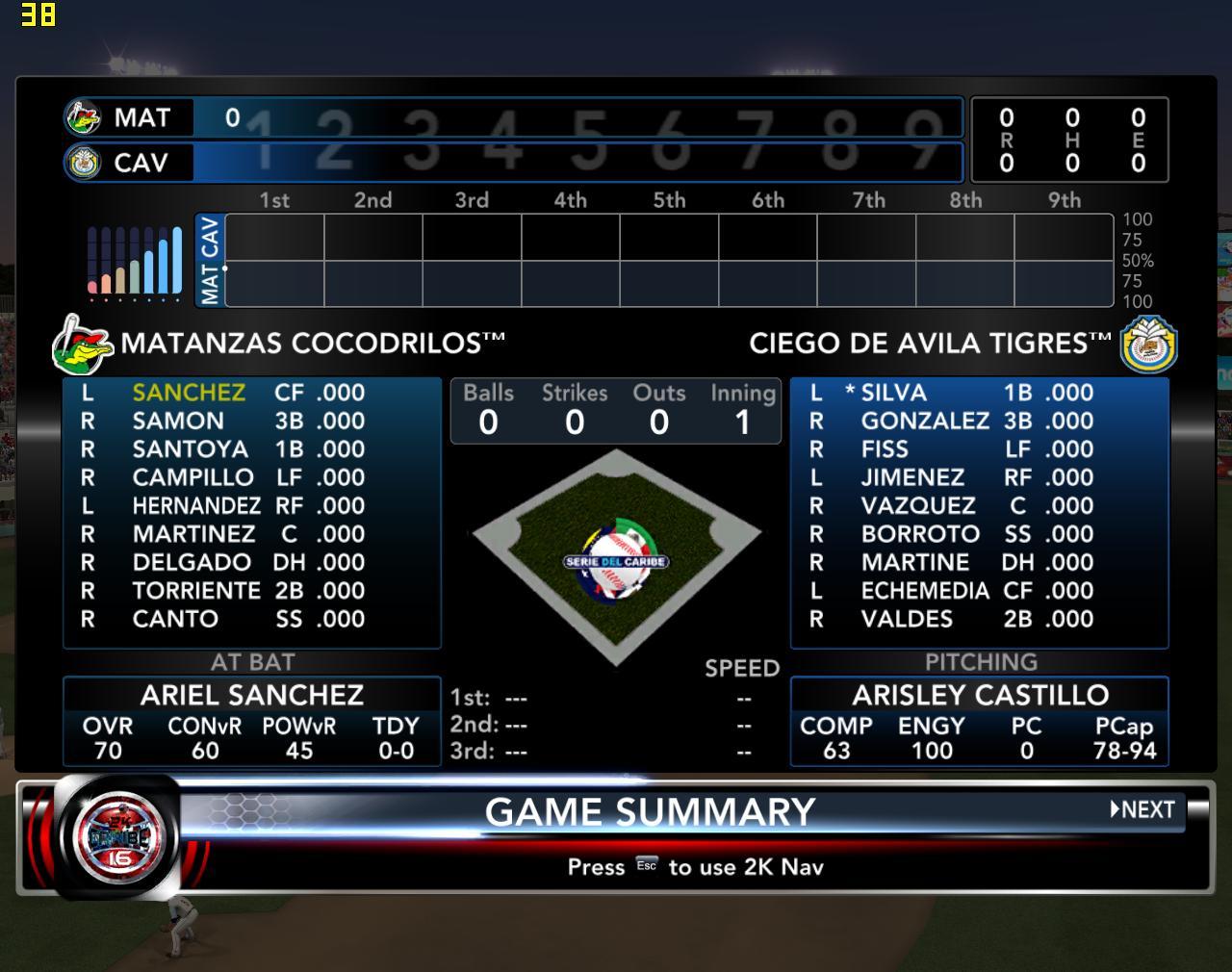Go to the NEXT summary page
This screenshot has height=972, width=1232.
1142,809
